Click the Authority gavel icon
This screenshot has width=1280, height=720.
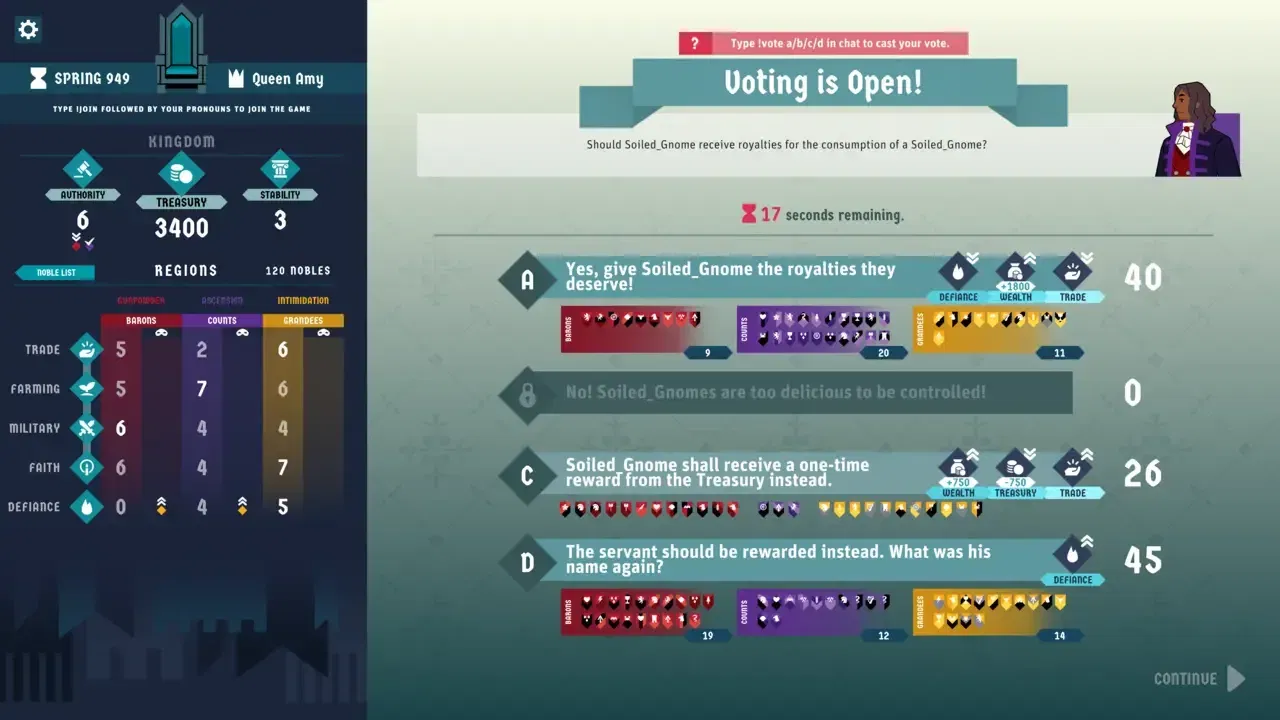[82, 172]
